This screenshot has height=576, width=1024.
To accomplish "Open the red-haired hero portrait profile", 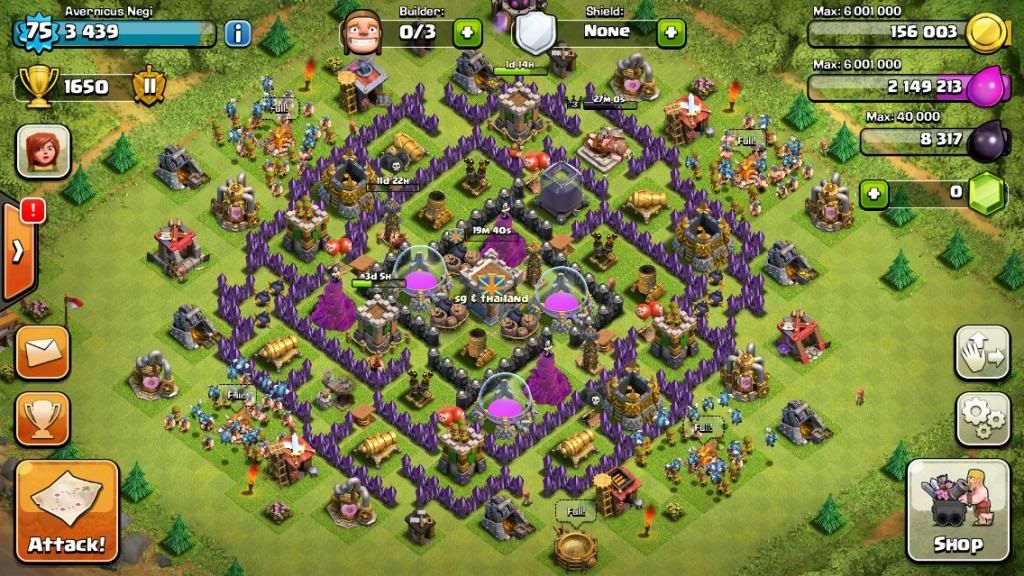I will (43, 152).
